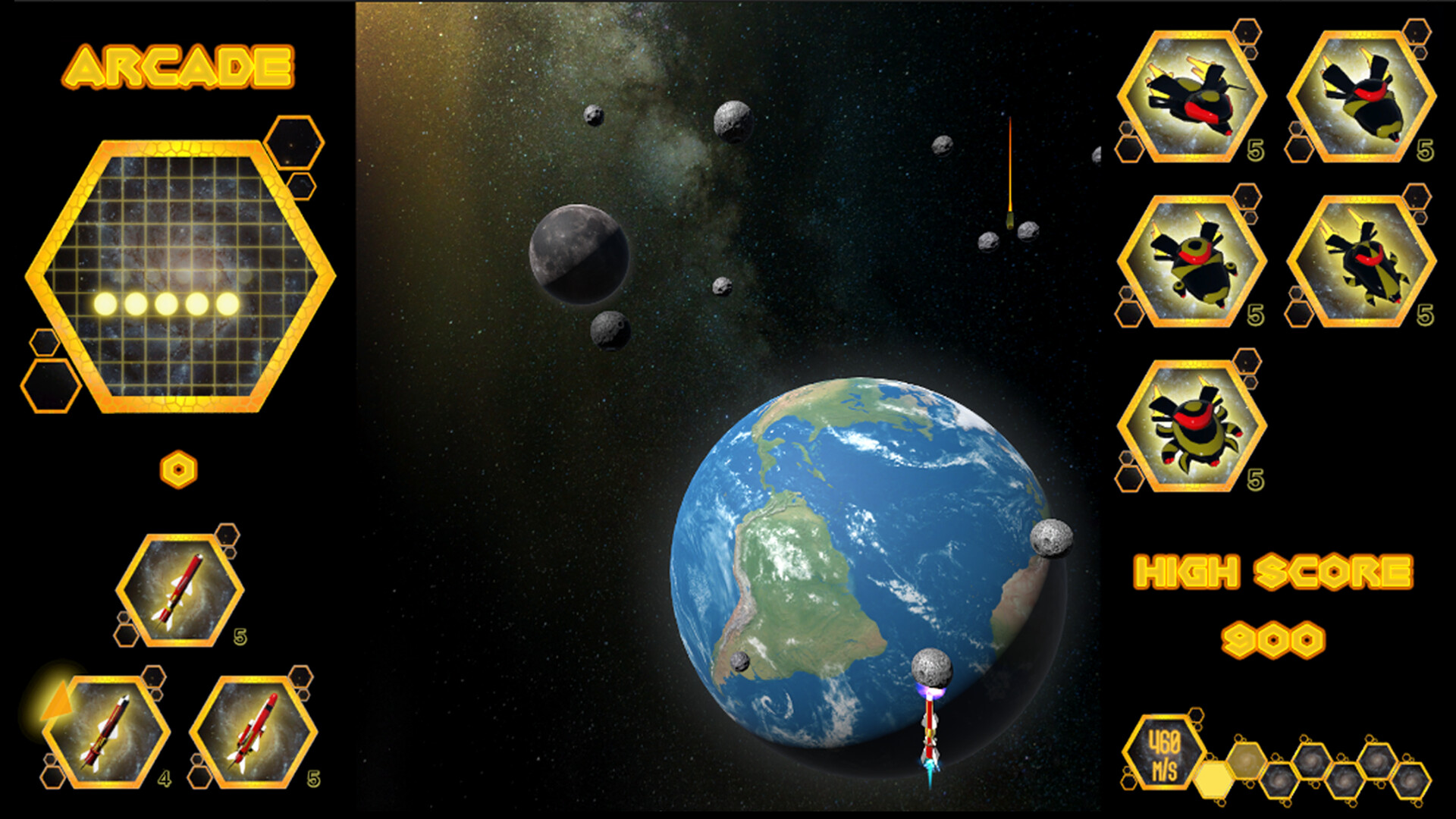Click the score counter showing 0
The height and width of the screenshot is (819, 1456).
click(x=178, y=468)
